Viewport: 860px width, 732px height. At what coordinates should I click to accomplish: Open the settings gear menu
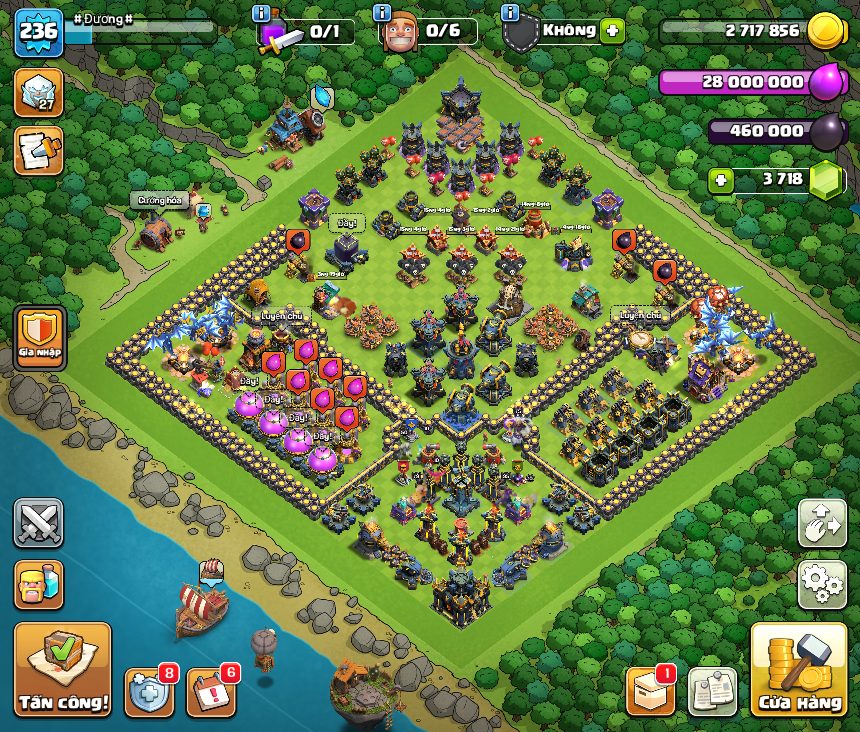[822, 585]
